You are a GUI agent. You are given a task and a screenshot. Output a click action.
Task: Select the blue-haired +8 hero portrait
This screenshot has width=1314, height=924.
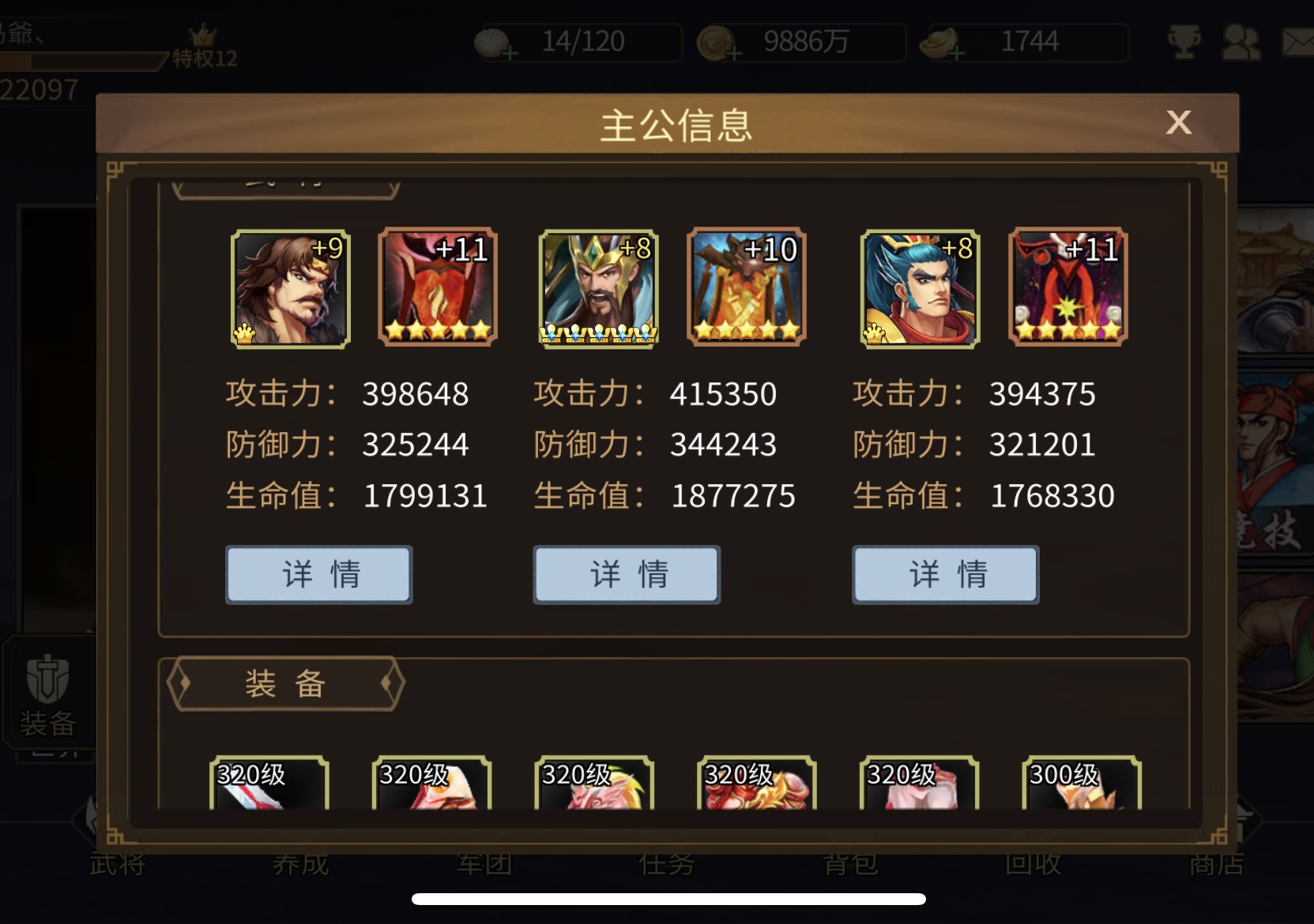point(917,287)
